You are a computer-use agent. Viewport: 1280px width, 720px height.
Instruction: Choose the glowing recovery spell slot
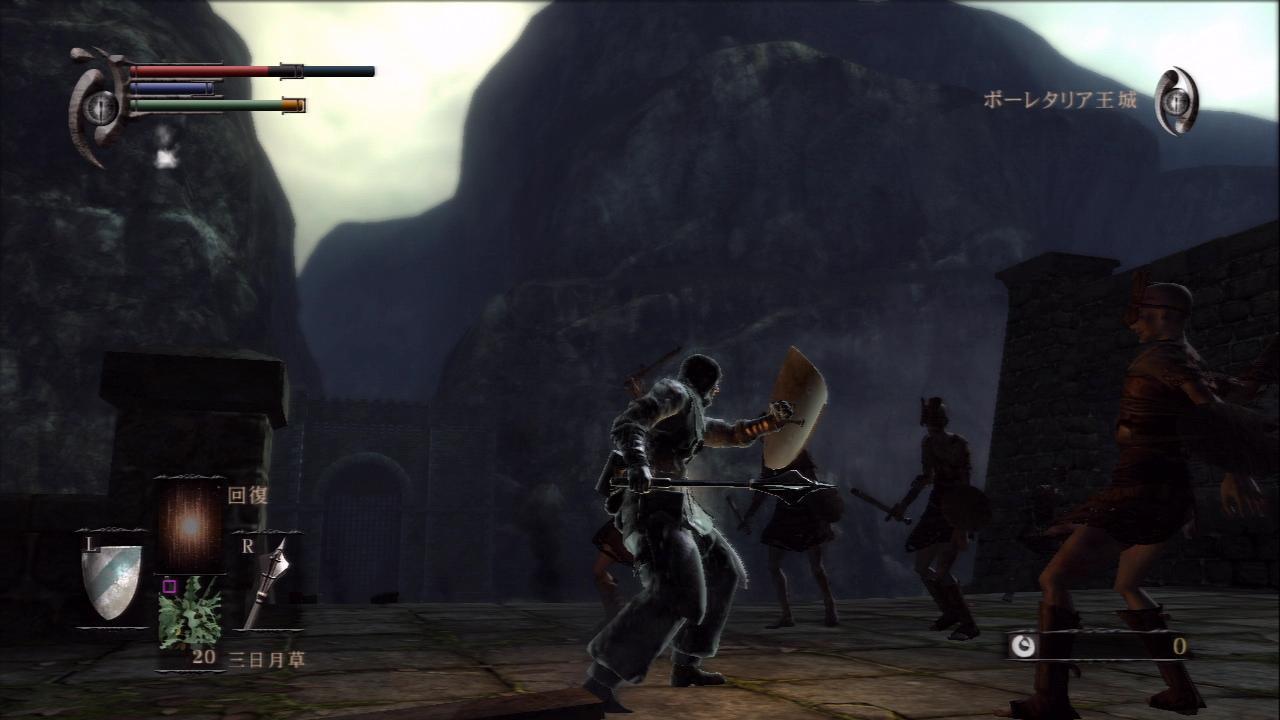click(189, 524)
